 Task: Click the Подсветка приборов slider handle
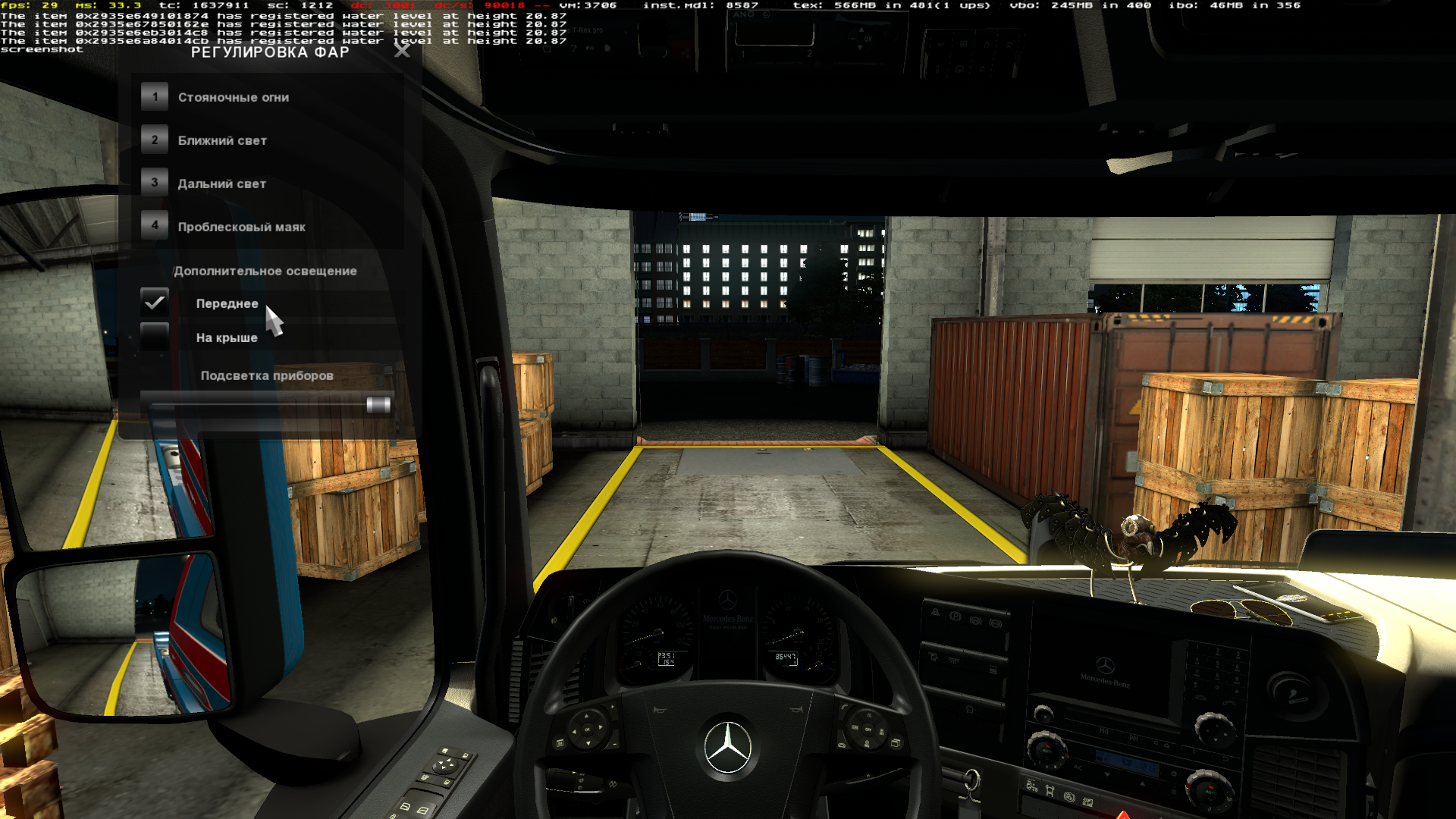pyautogui.click(x=378, y=405)
